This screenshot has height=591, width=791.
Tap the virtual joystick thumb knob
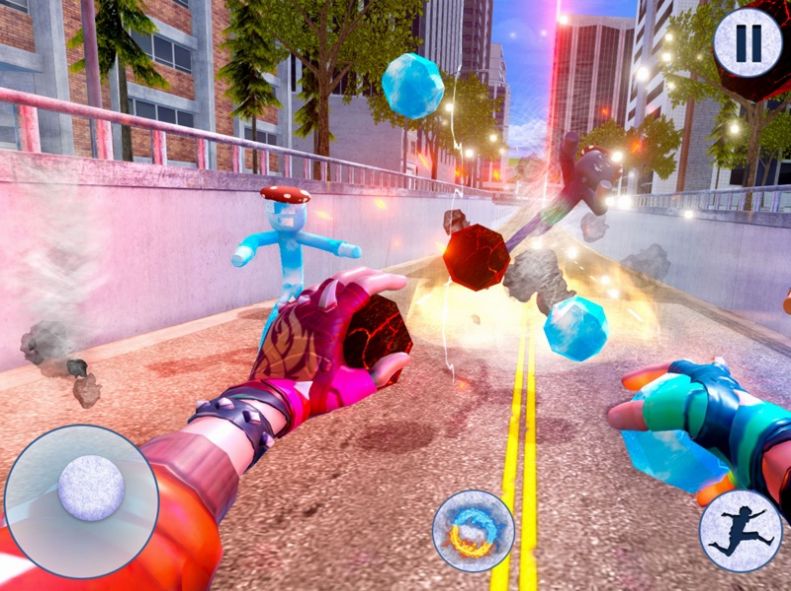point(91,488)
